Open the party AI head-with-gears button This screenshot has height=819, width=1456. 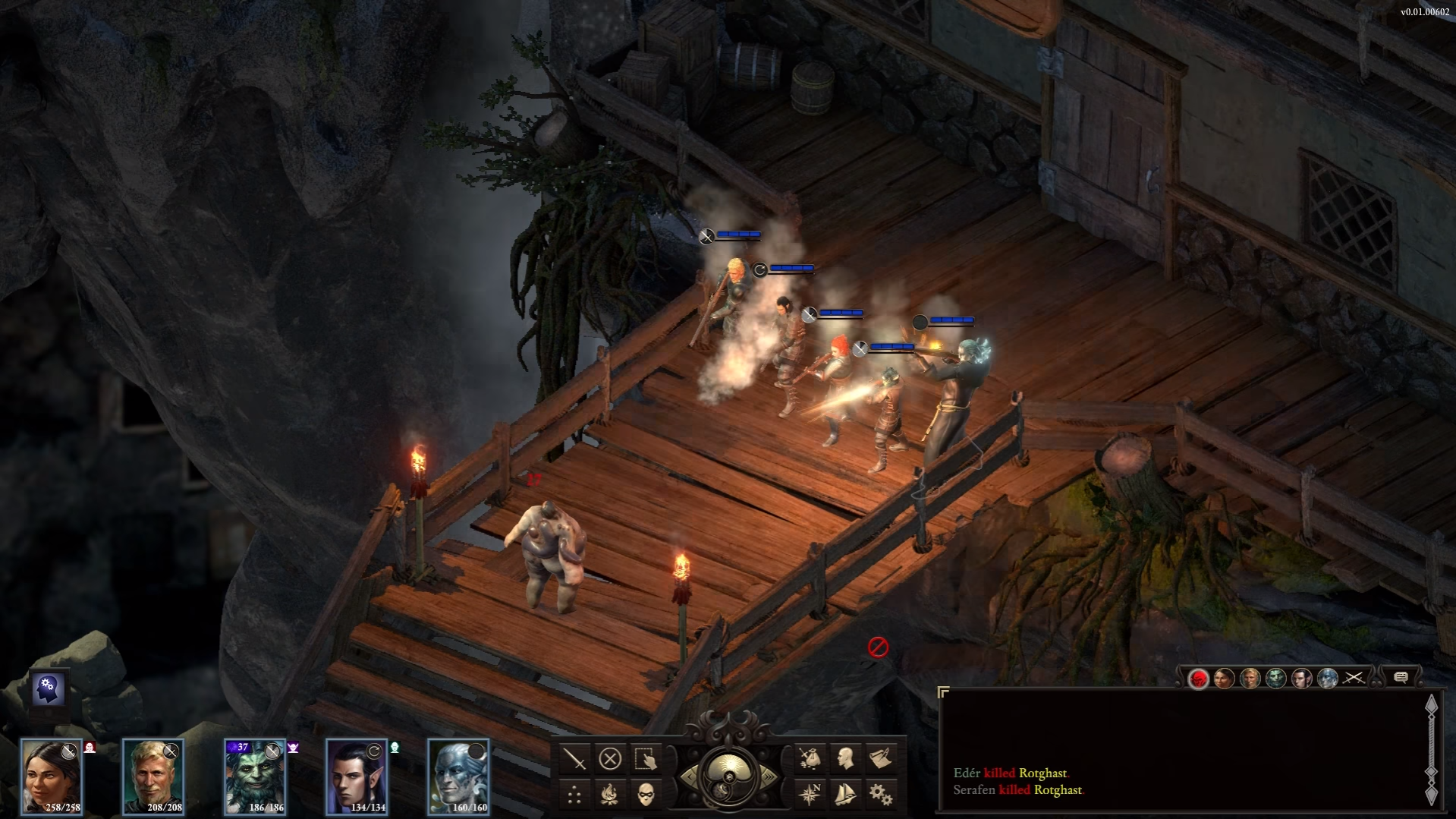point(49,688)
